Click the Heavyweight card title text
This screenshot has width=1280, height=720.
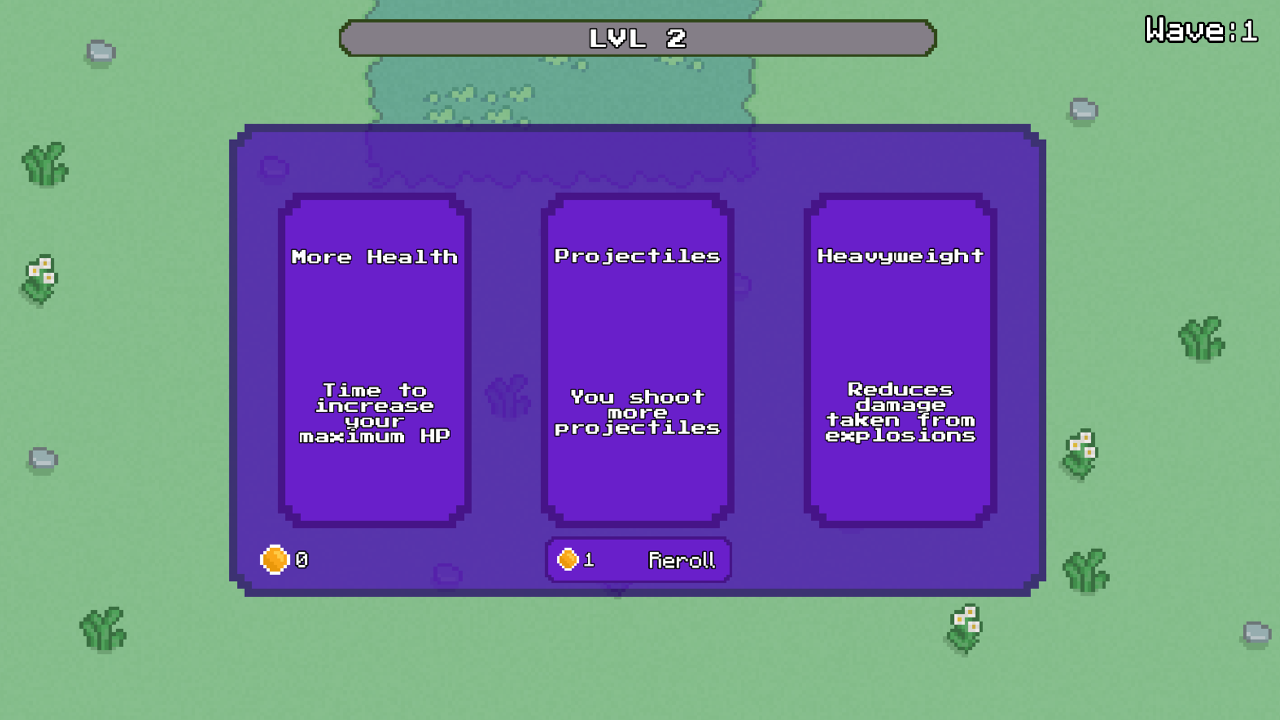point(899,255)
